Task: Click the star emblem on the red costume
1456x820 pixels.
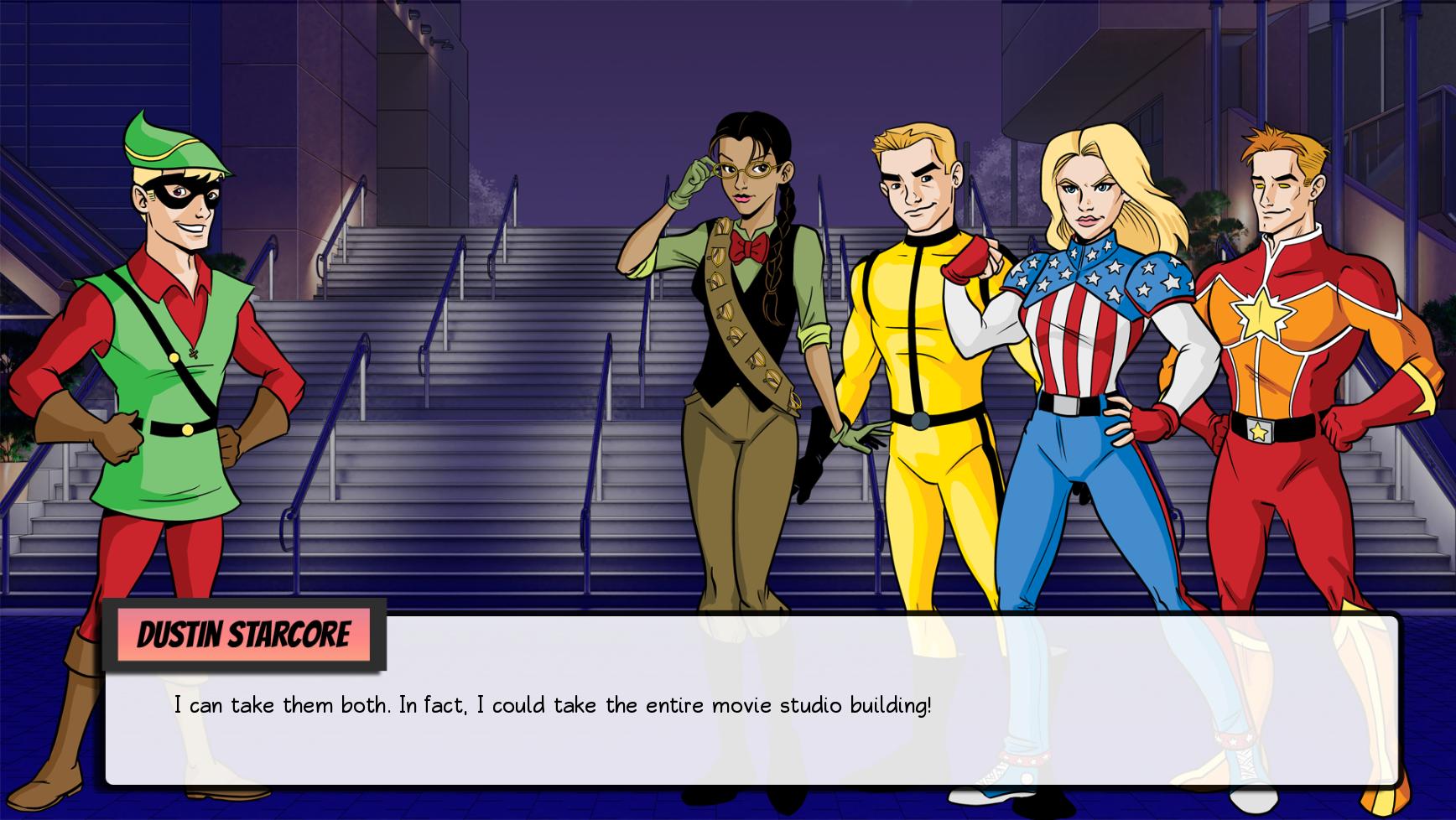Action: coord(1260,315)
